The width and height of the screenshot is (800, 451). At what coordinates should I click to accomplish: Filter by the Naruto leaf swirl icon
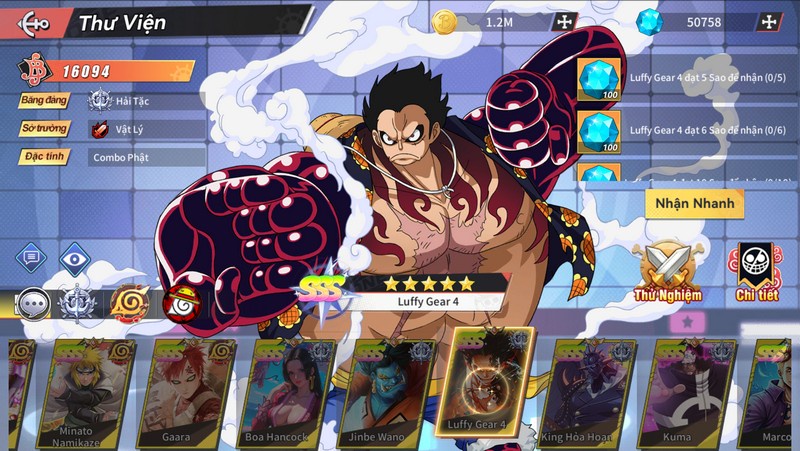tap(128, 302)
